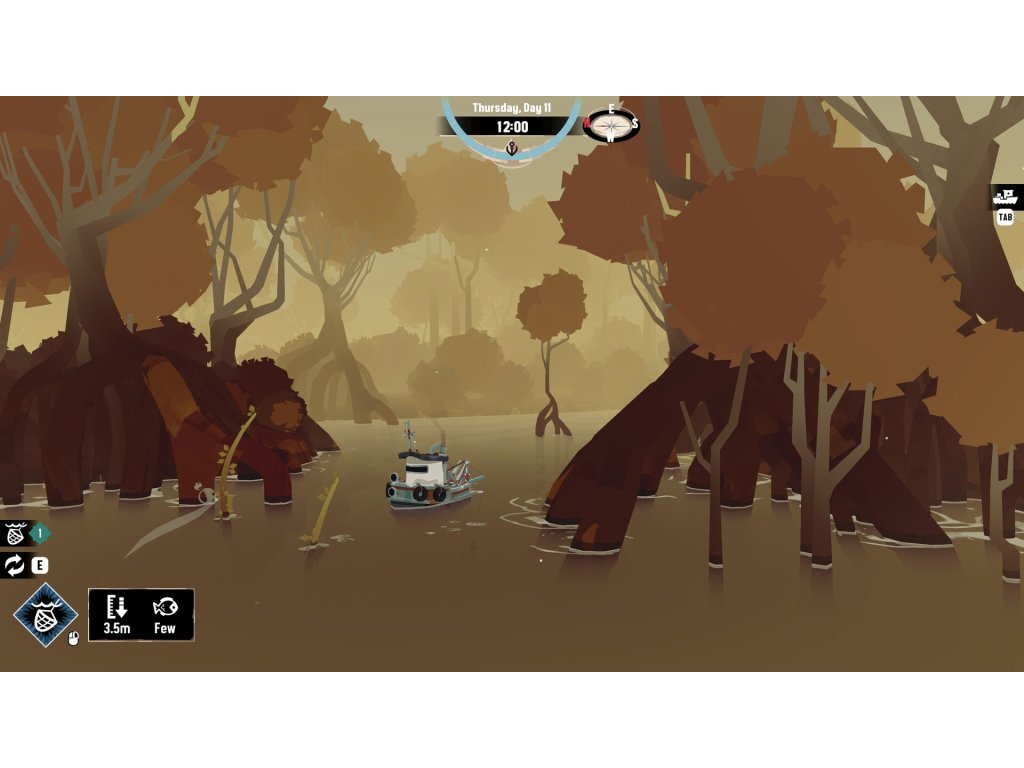Image resolution: width=1024 pixels, height=768 pixels.
Task: Click the cycle ability arrows icon
Action: (x=15, y=566)
